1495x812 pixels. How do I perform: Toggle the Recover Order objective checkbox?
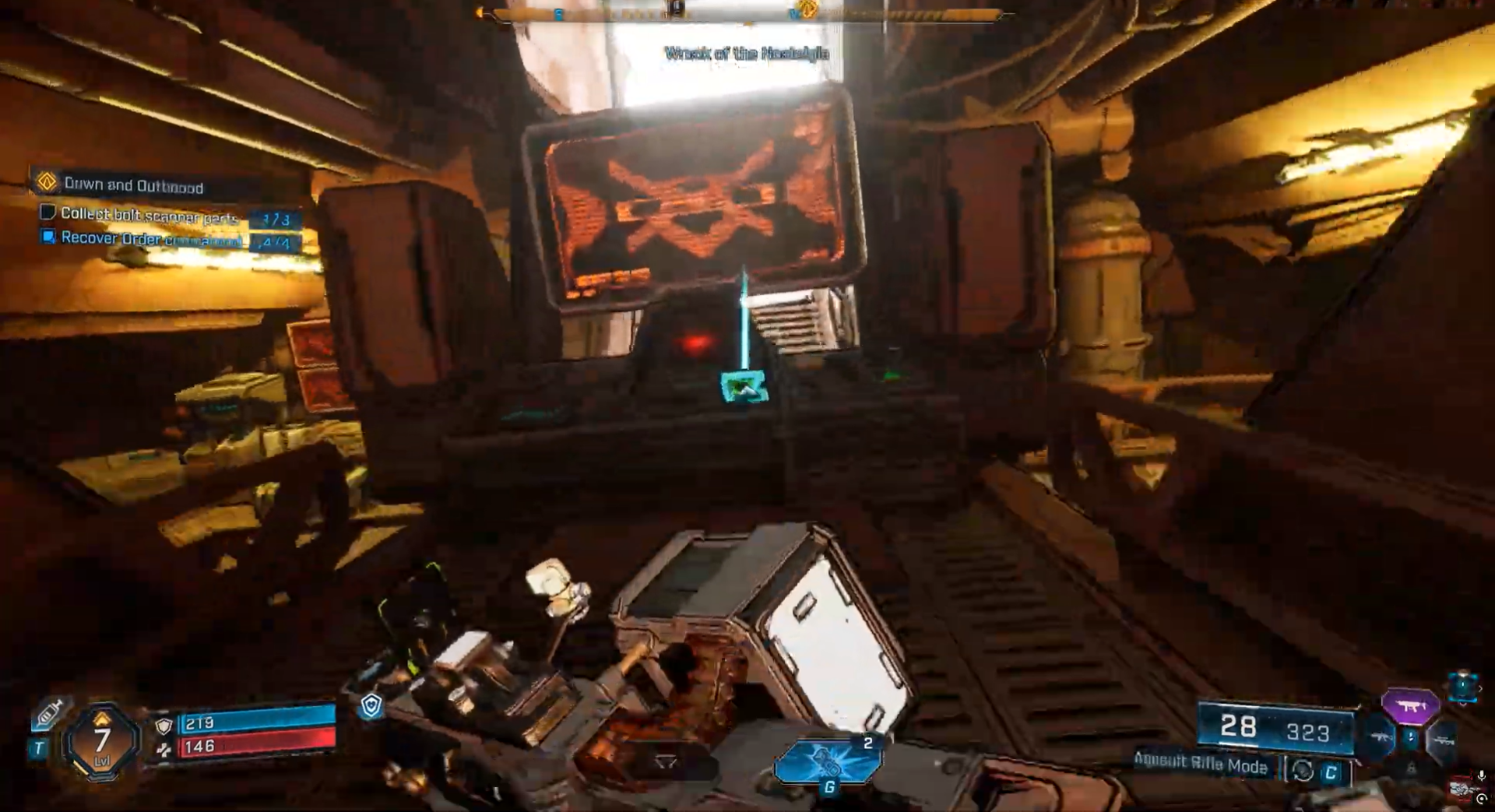point(47,236)
